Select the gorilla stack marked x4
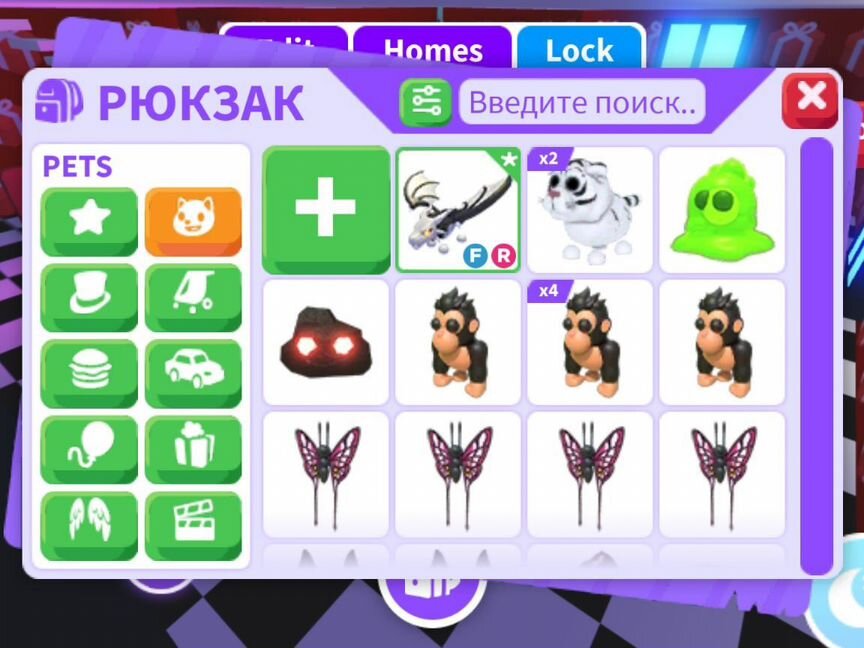864x648 pixels. click(590, 342)
